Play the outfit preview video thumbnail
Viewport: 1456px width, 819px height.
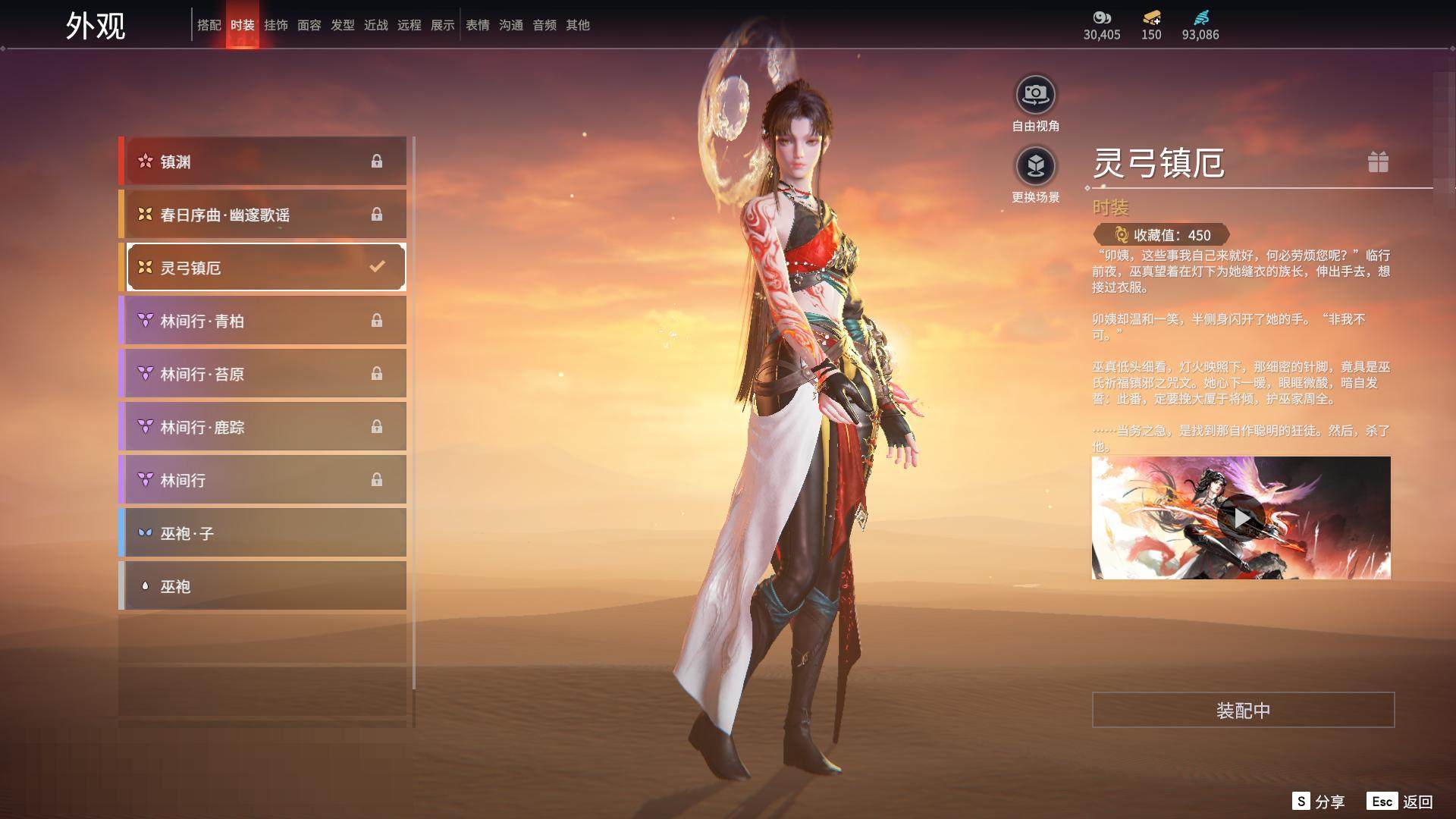coord(1241,518)
